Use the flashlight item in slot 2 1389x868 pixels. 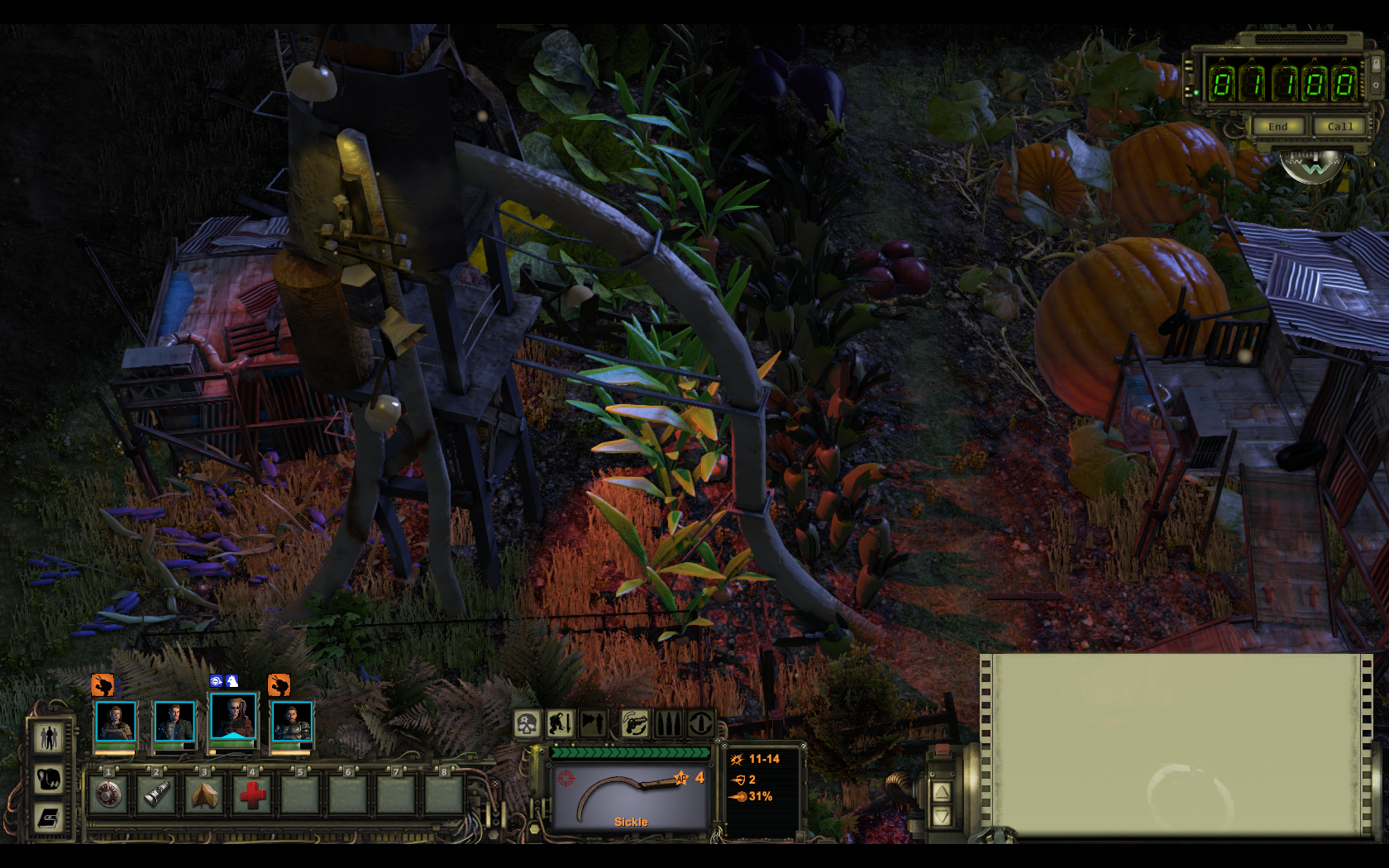tap(156, 794)
